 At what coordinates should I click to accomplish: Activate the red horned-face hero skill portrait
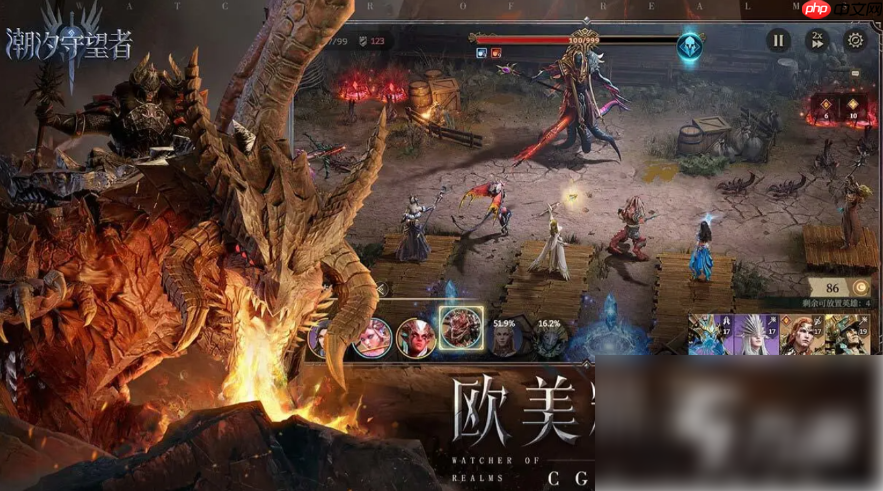click(415, 338)
